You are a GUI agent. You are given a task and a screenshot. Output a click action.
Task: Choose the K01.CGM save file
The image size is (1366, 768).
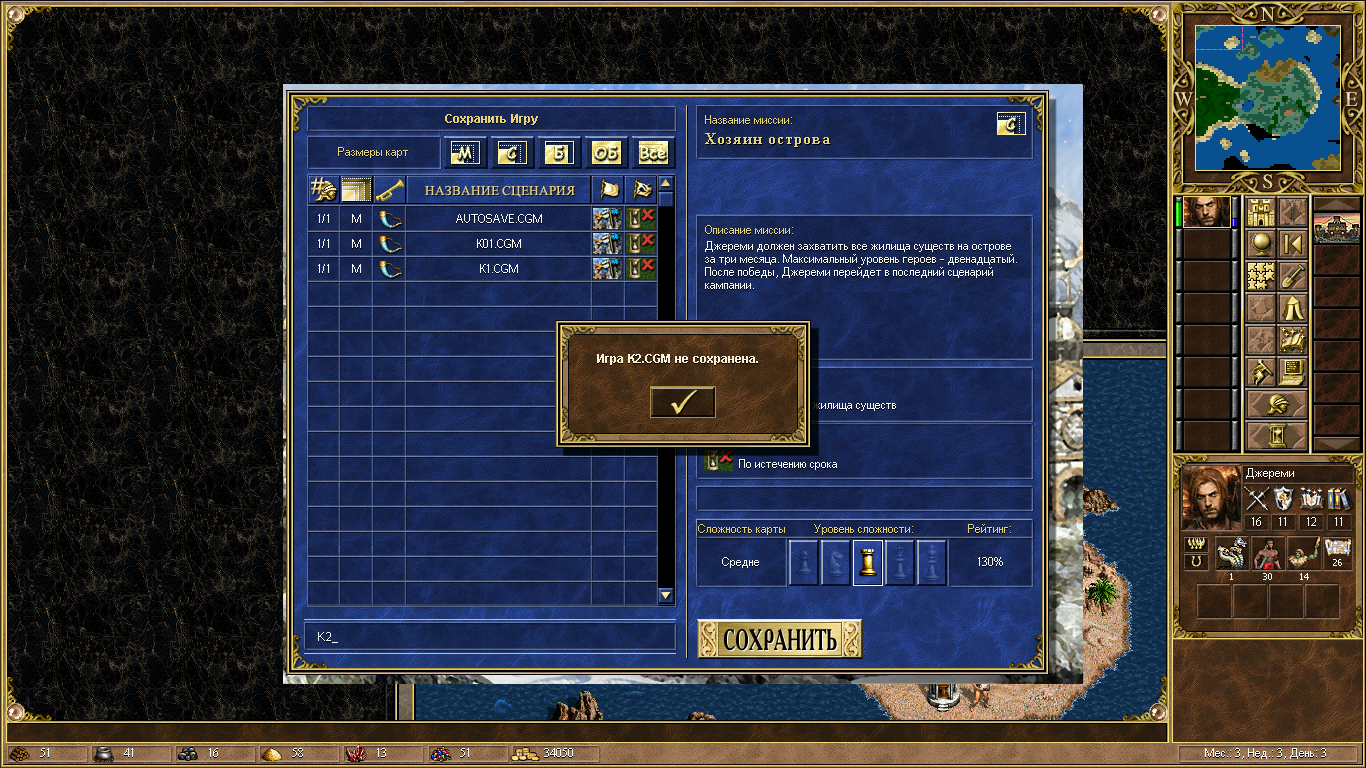pos(499,244)
